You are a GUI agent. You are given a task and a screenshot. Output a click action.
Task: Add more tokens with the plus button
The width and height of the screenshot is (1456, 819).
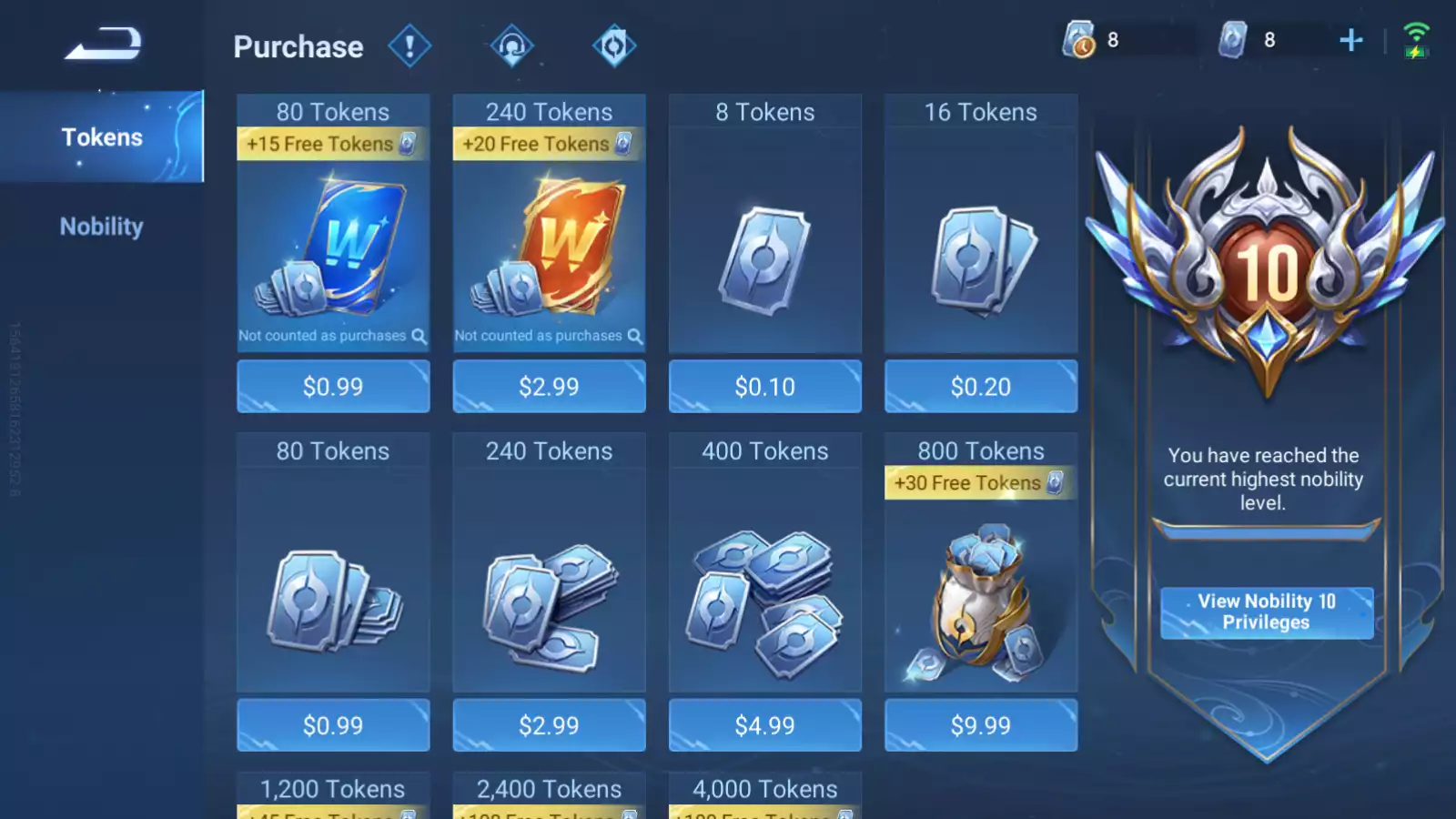click(x=1351, y=40)
